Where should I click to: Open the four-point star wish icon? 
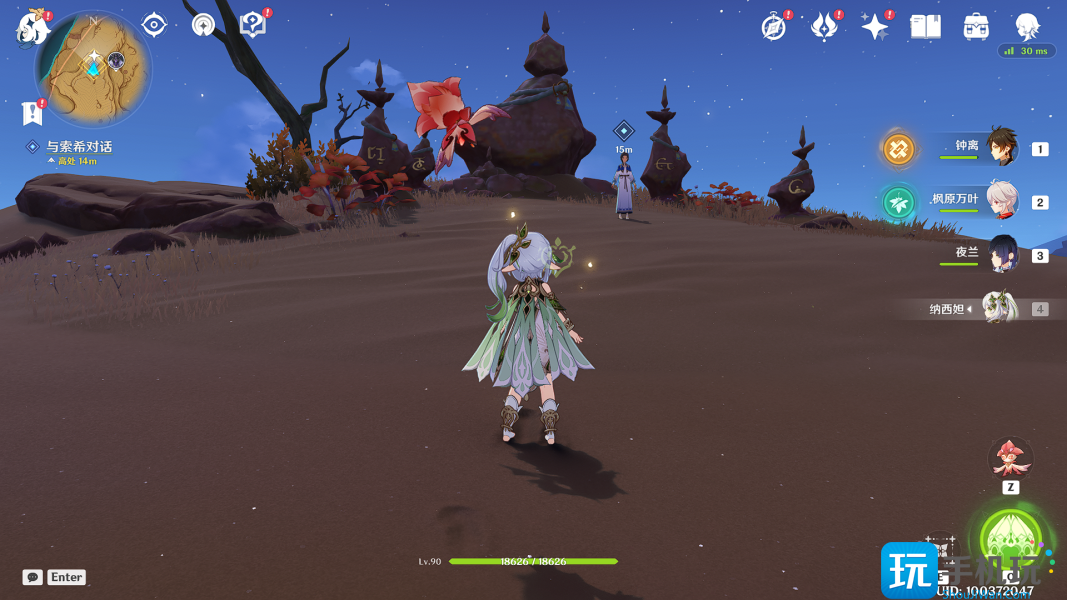click(x=875, y=27)
